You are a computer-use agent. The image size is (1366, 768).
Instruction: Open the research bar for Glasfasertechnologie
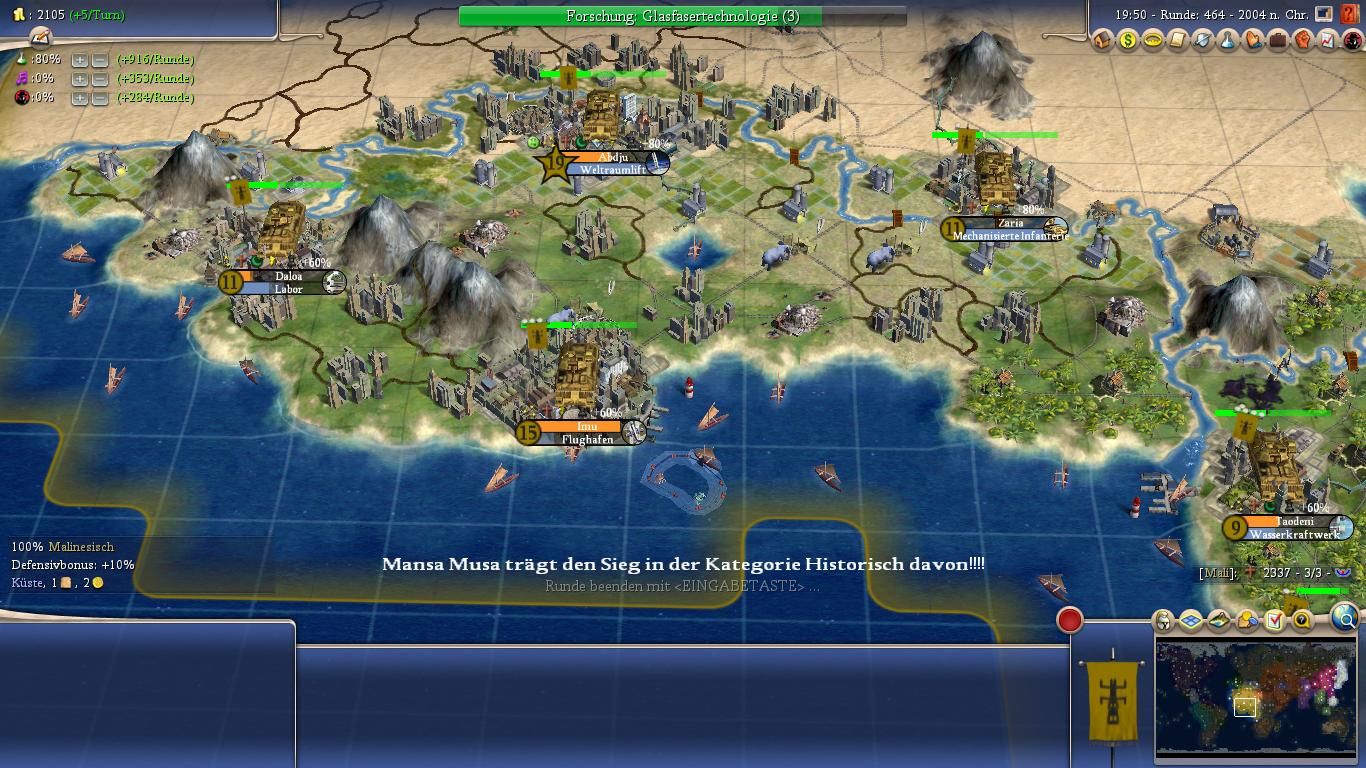682,16
